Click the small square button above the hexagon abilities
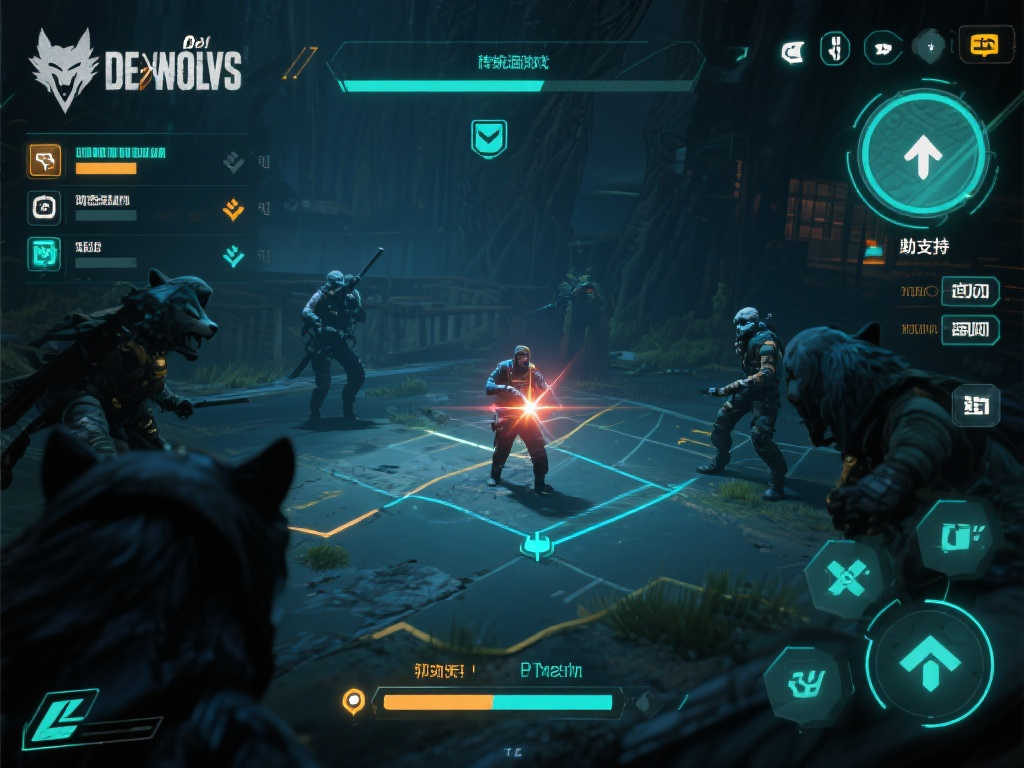Viewport: 1024px width, 768px height. (x=974, y=405)
